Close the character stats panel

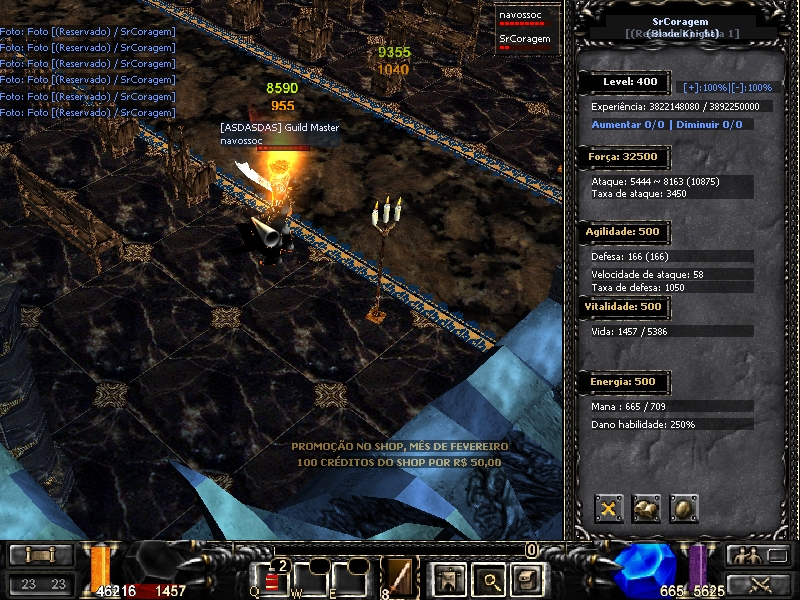pyautogui.click(x=609, y=509)
